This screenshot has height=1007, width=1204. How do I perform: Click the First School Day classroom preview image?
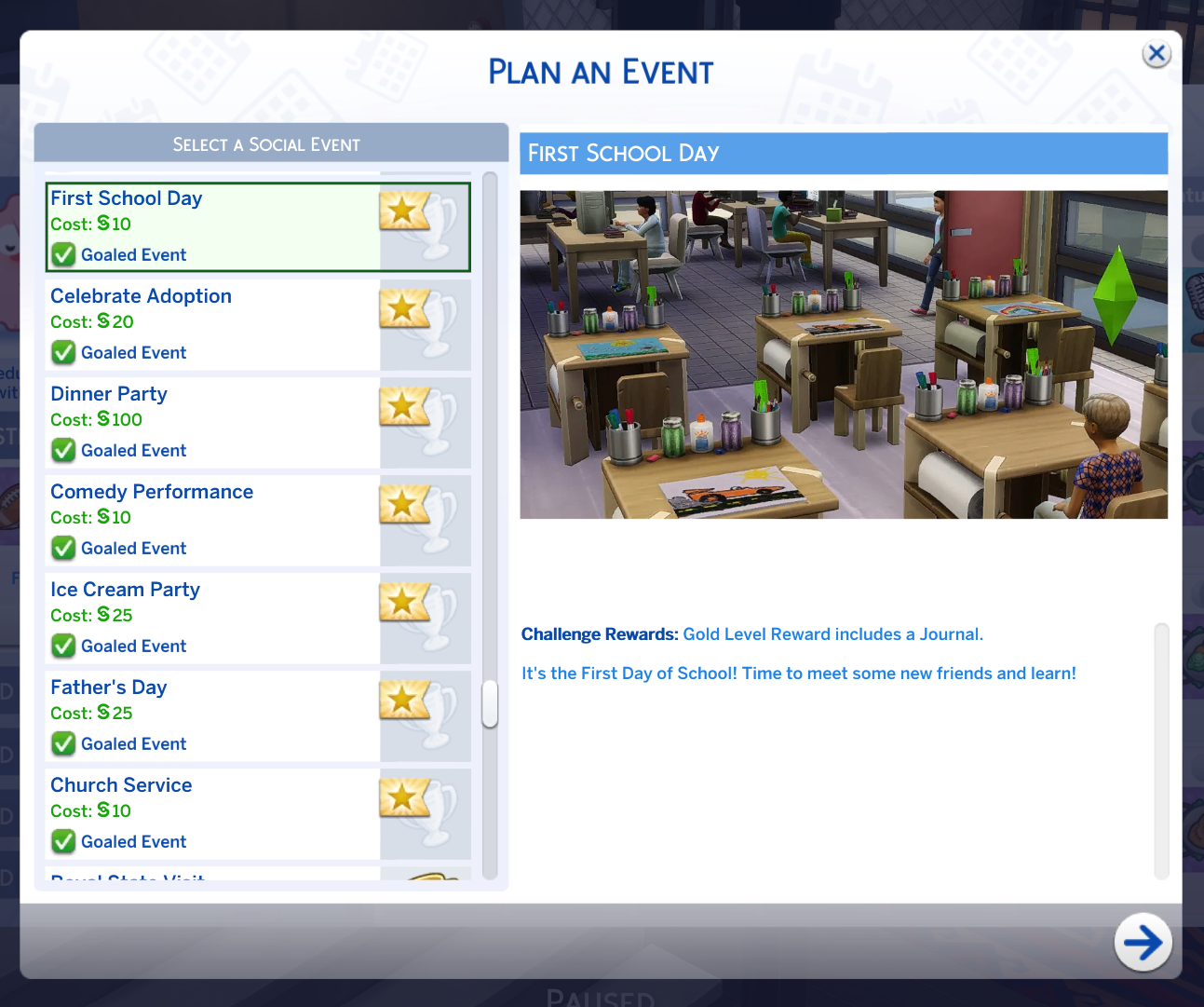[x=843, y=354]
